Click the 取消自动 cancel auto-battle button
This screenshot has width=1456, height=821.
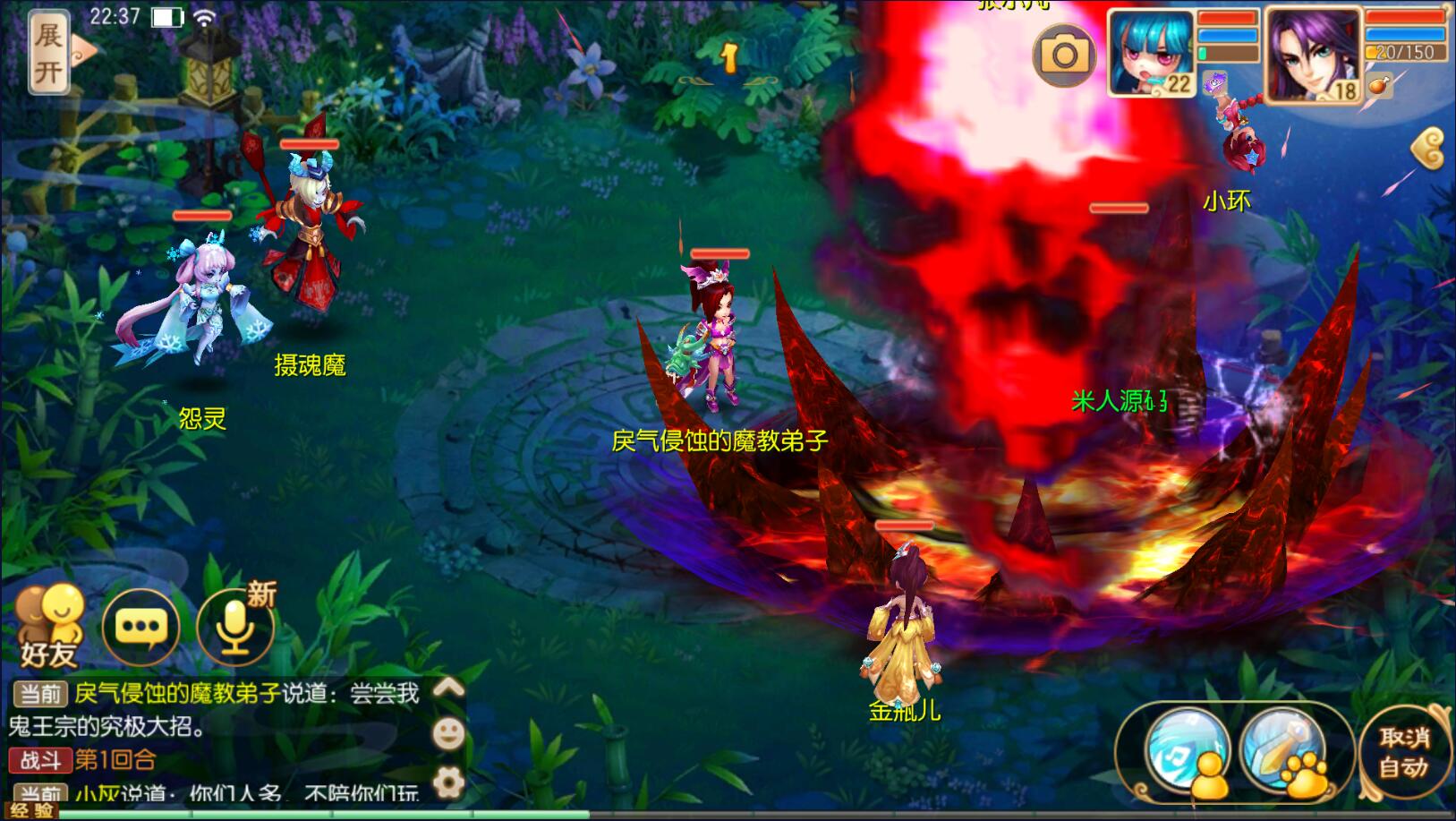point(1402,752)
